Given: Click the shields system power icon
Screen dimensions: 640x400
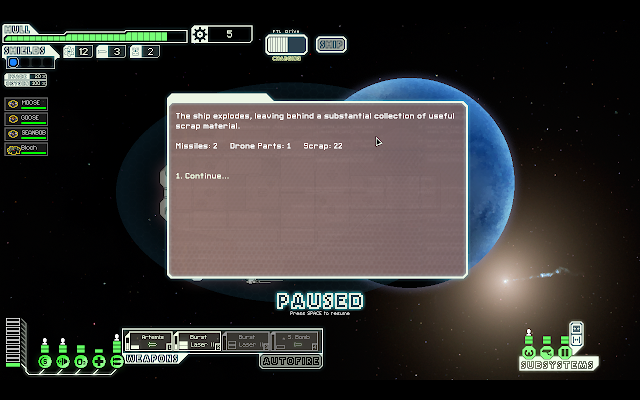Looking at the screenshot, I should pos(44,361).
